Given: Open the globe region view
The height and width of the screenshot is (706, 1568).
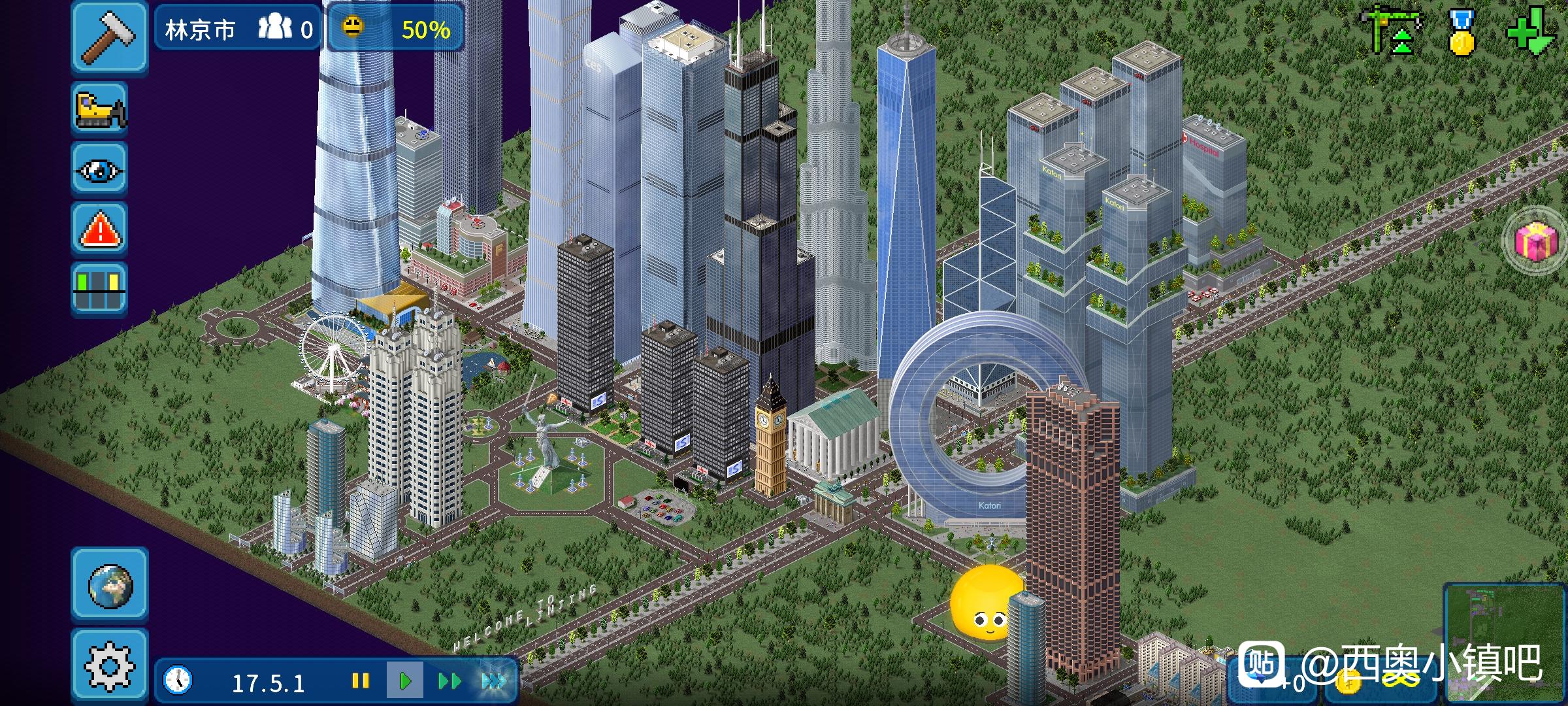Looking at the screenshot, I should (x=110, y=584).
